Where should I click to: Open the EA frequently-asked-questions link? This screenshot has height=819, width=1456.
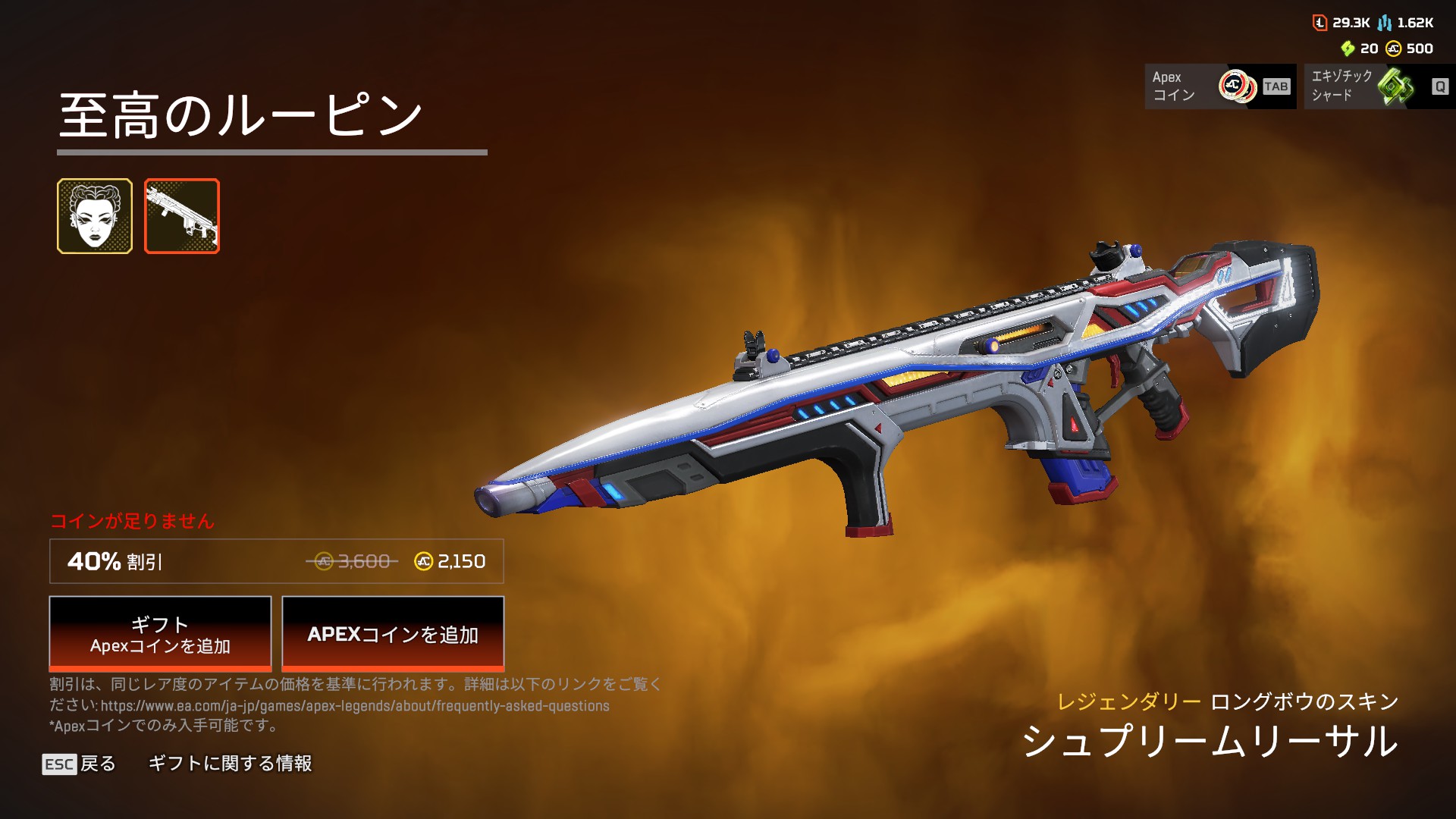355,706
